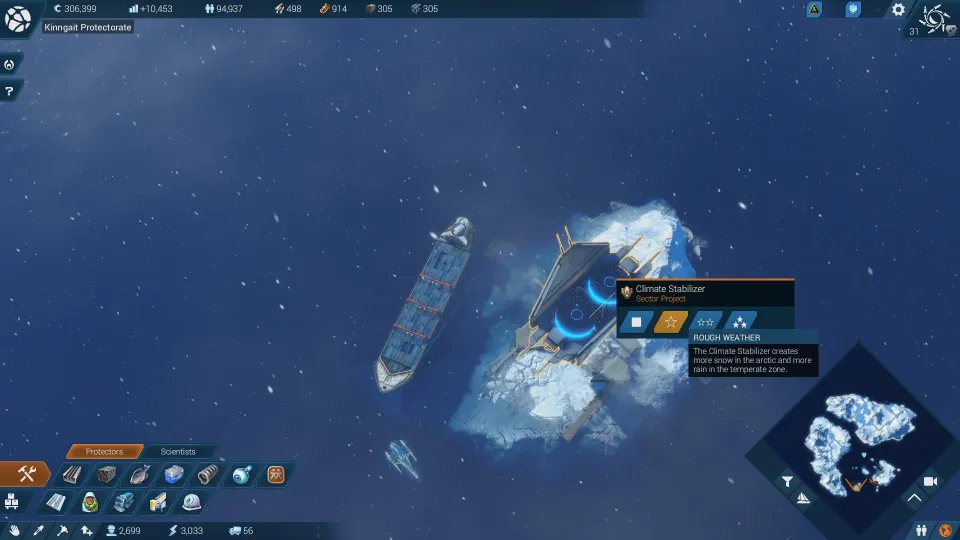Pick the blue eyeball orb building
The height and width of the screenshot is (540, 960).
click(241, 474)
